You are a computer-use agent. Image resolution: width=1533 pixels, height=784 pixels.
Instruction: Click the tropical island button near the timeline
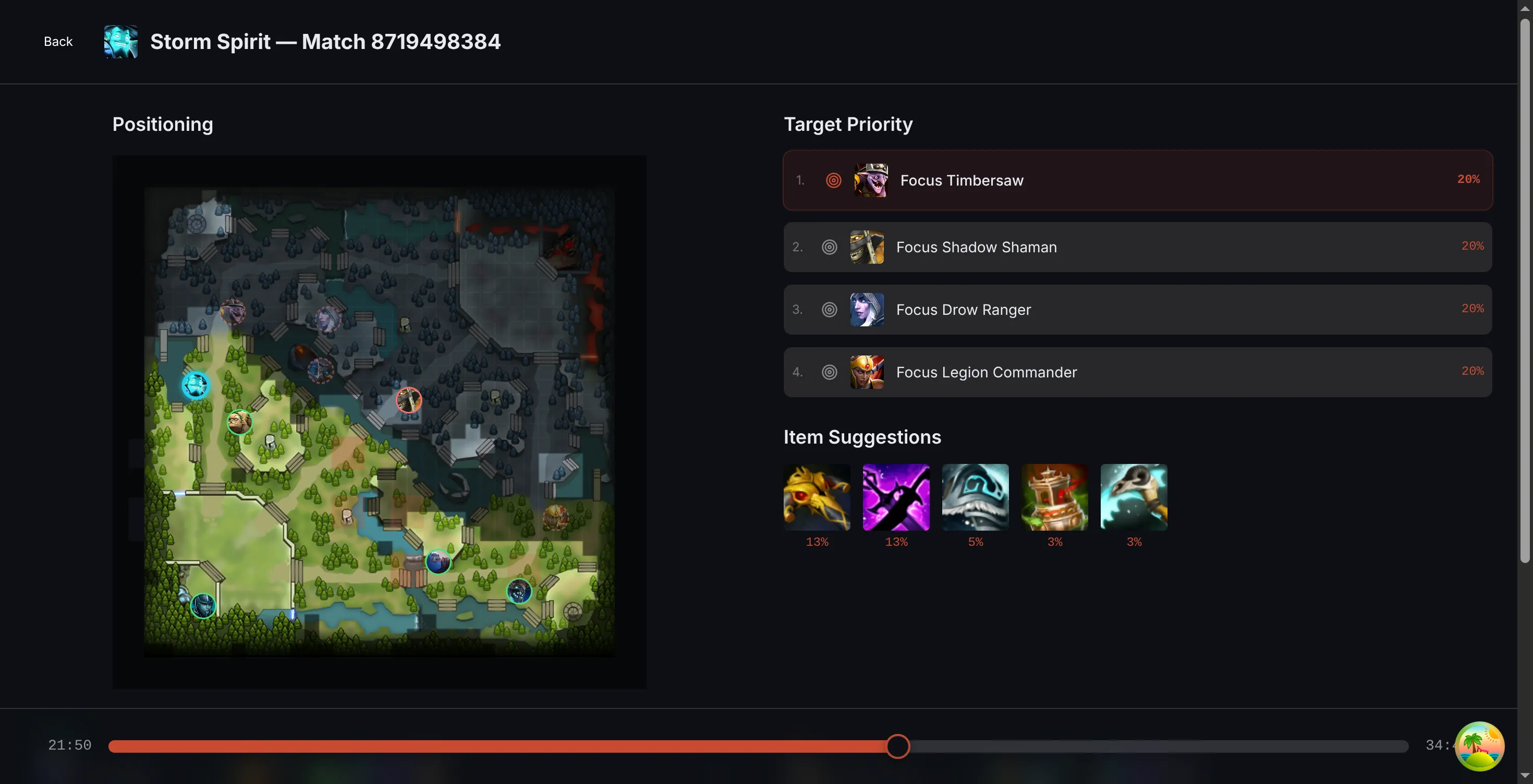(x=1480, y=746)
